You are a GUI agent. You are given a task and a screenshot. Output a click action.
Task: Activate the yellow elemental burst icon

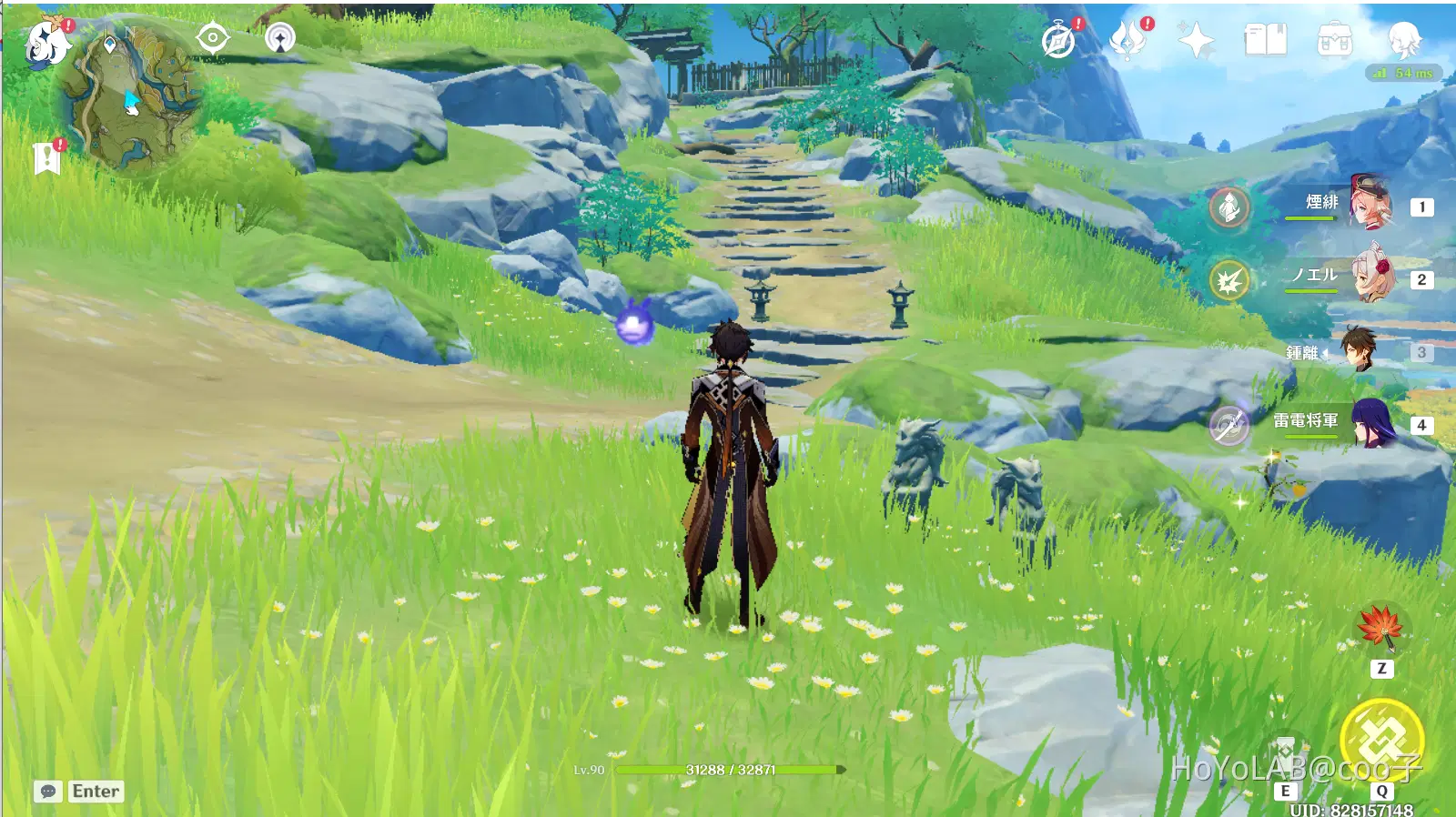1381,739
